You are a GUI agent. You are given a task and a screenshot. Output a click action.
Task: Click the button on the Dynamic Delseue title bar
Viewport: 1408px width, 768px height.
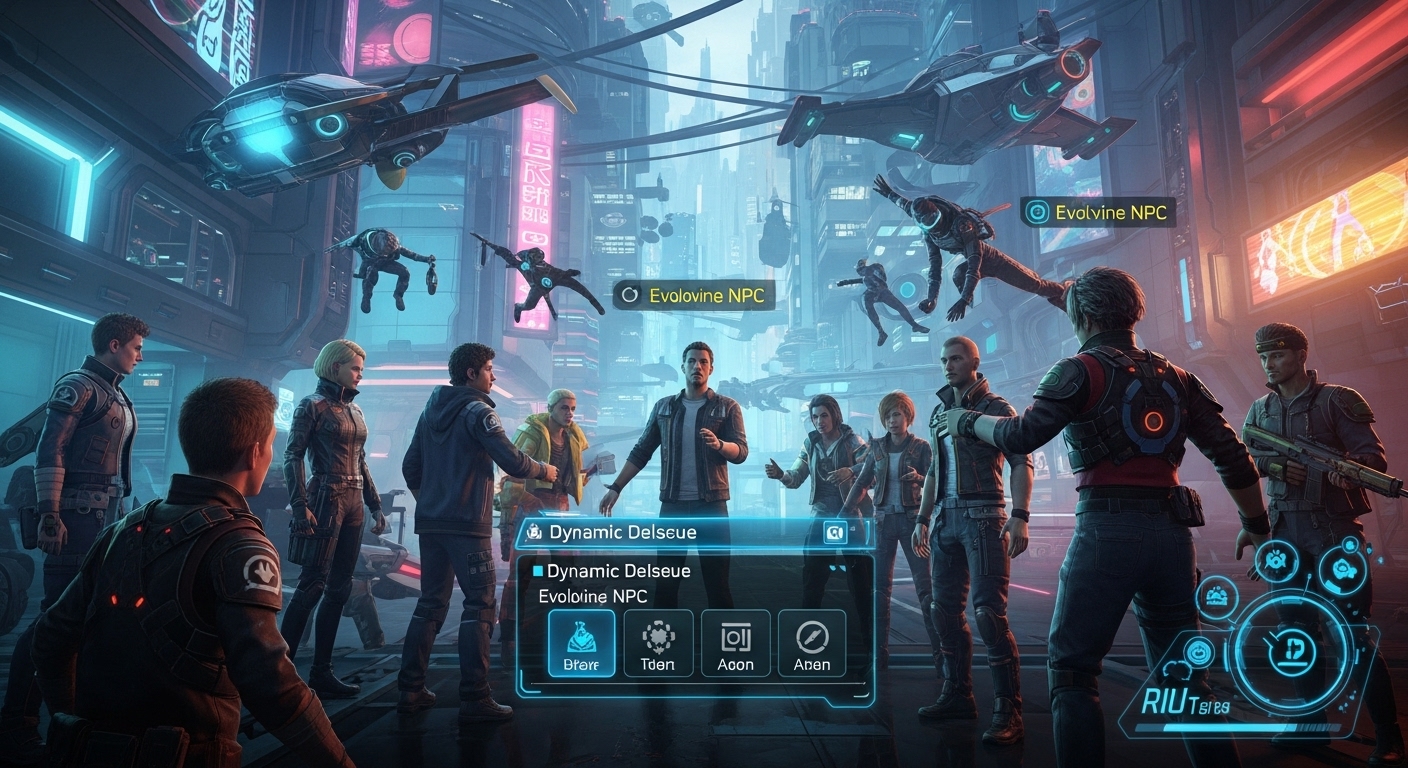[834, 533]
